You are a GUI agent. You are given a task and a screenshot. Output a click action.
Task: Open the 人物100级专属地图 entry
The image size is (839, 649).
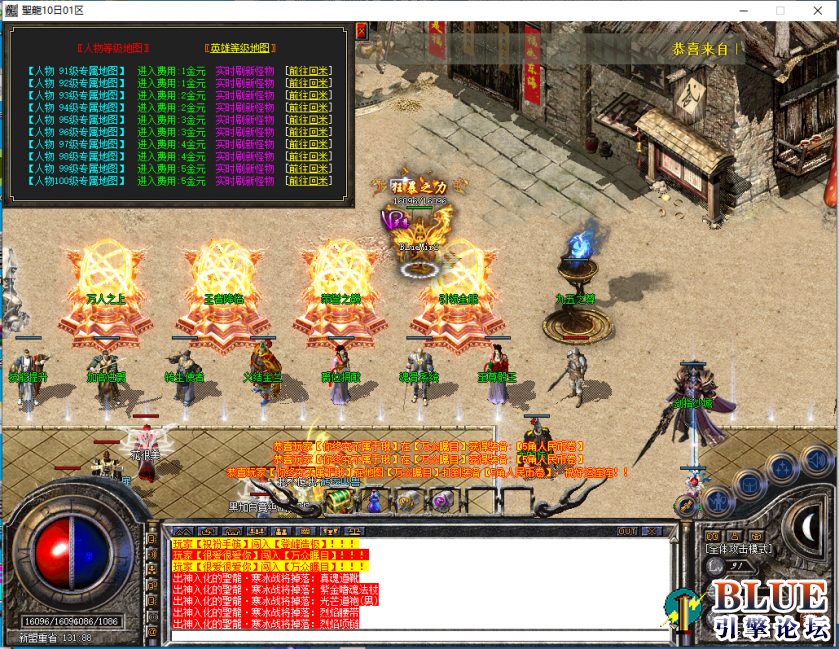pyautogui.click(x=76, y=181)
